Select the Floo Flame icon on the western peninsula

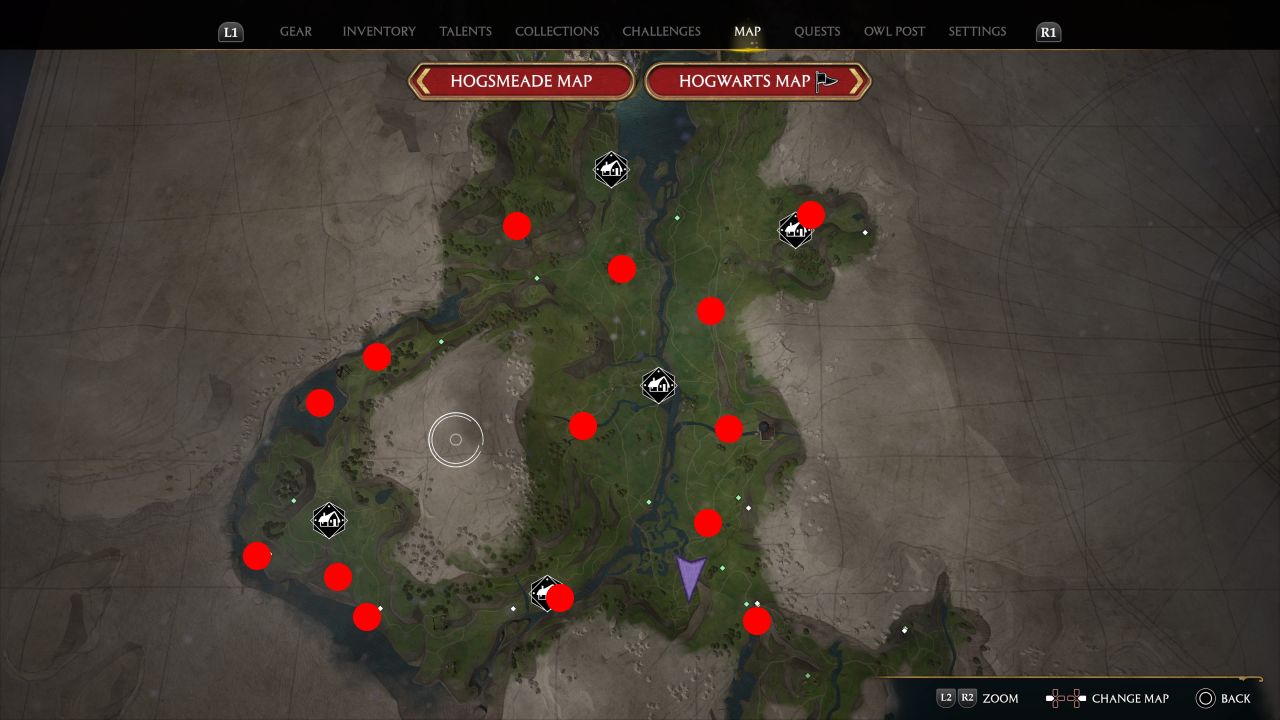329,519
